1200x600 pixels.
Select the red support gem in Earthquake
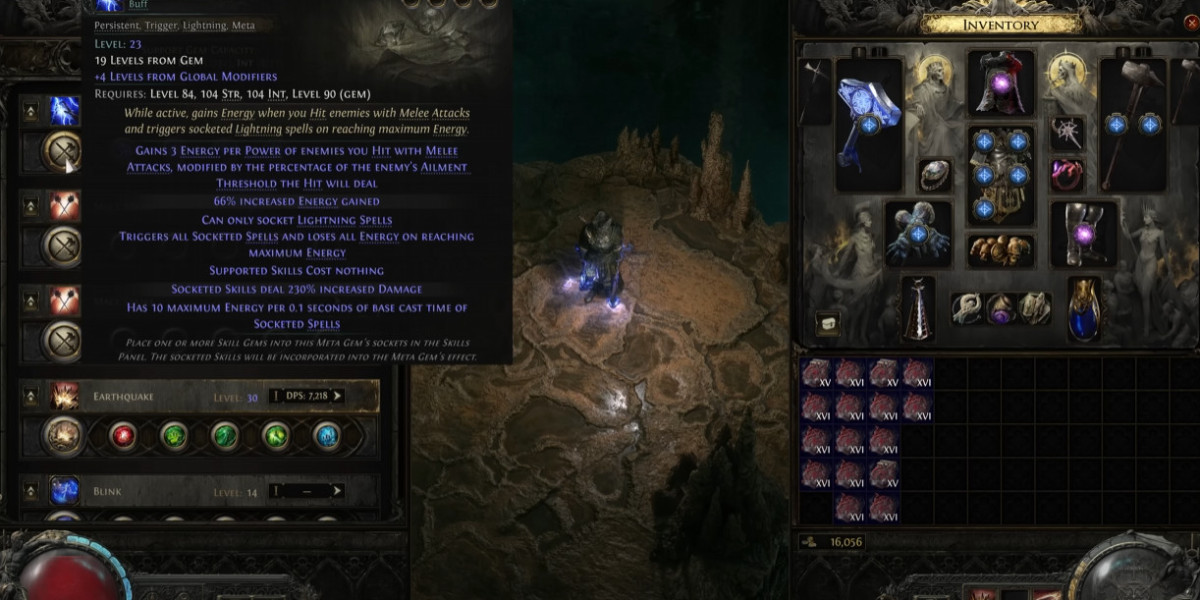click(x=124, y=436)
